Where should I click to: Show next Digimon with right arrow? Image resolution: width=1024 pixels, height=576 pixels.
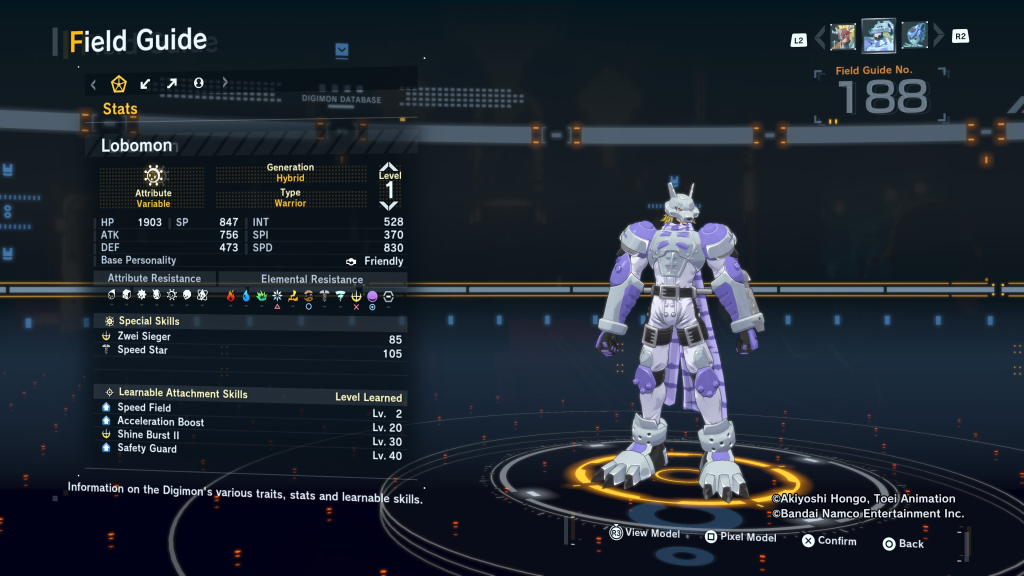938,38
